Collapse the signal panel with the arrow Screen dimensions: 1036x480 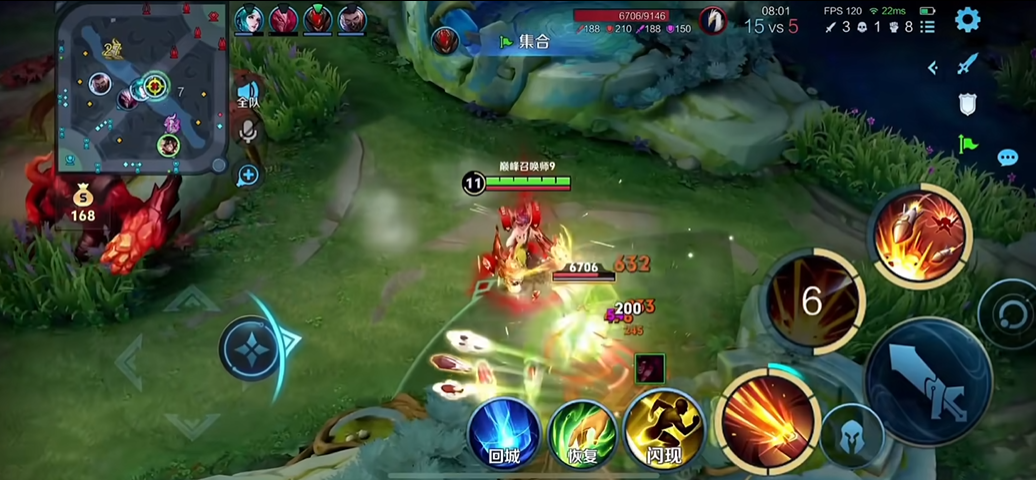click(x=933, y=67)
